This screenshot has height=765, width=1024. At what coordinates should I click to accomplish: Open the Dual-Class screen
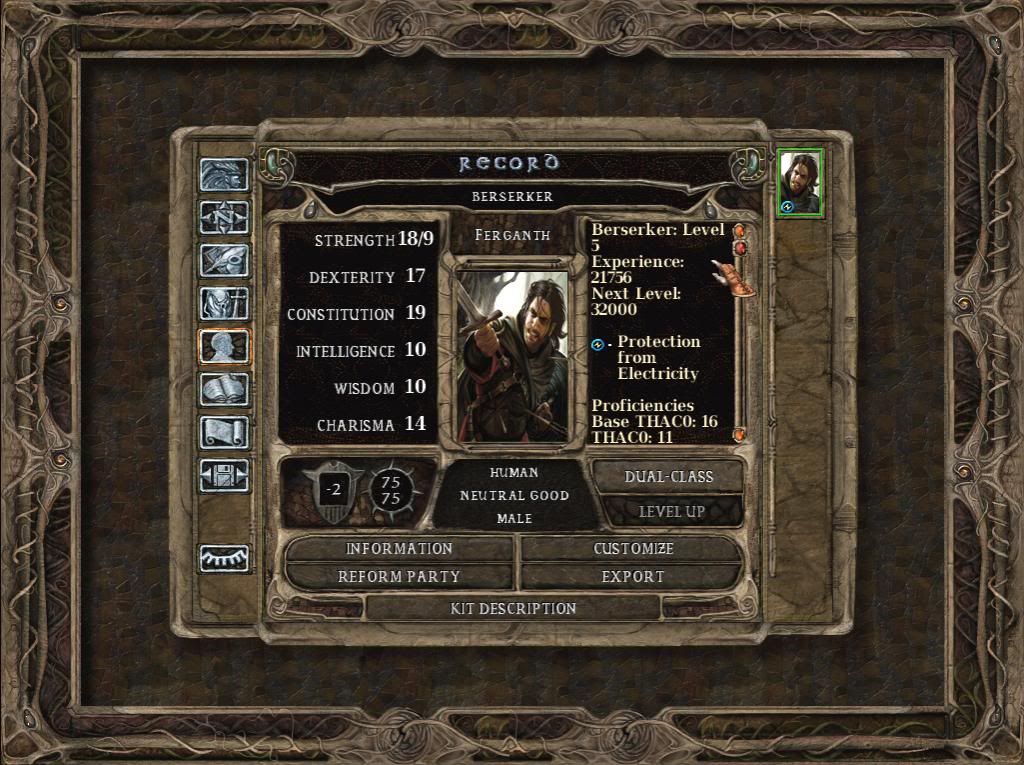[668, 477]
